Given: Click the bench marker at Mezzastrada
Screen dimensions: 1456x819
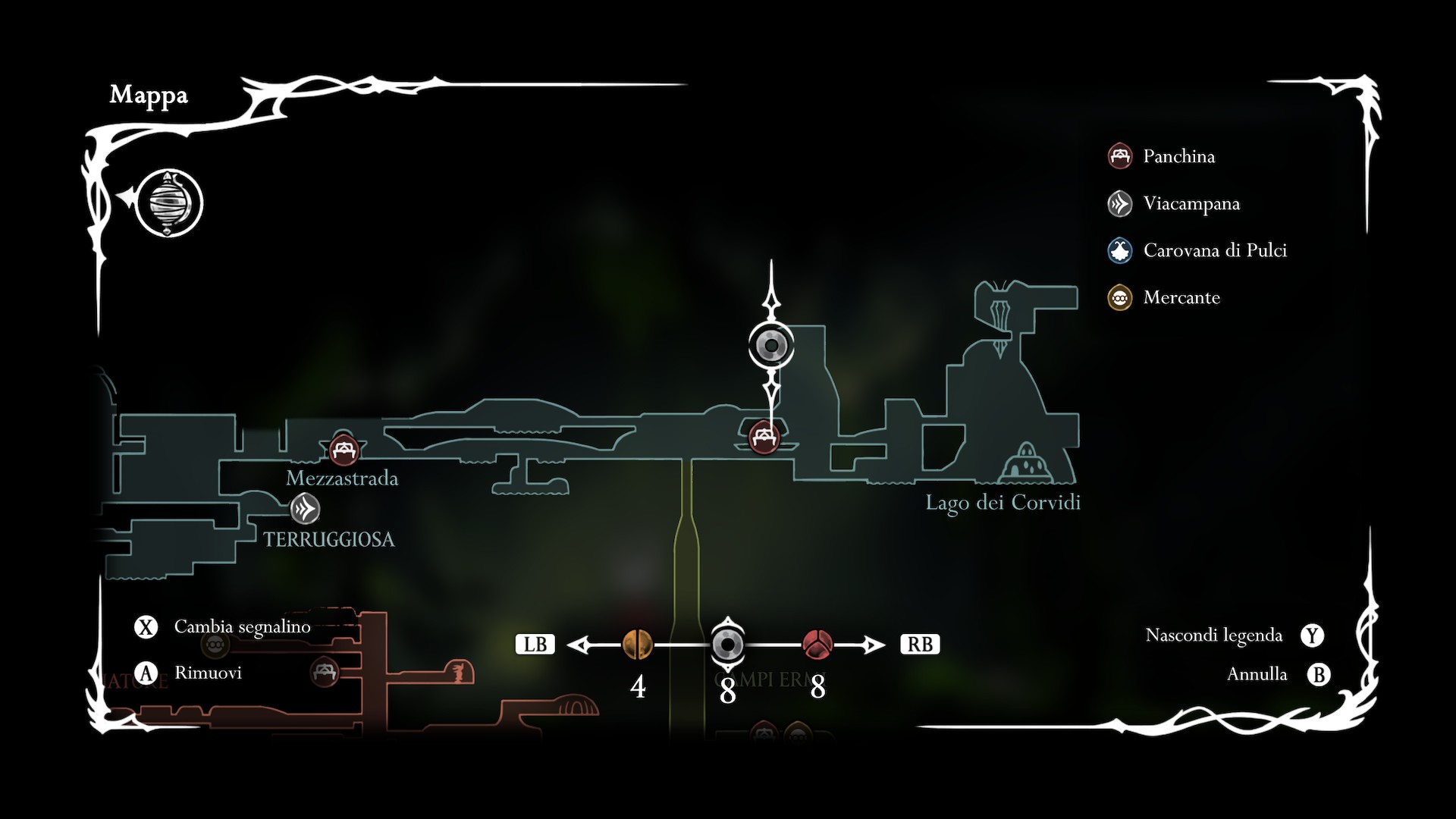Looking at the screenshot, I should (344, 450).
